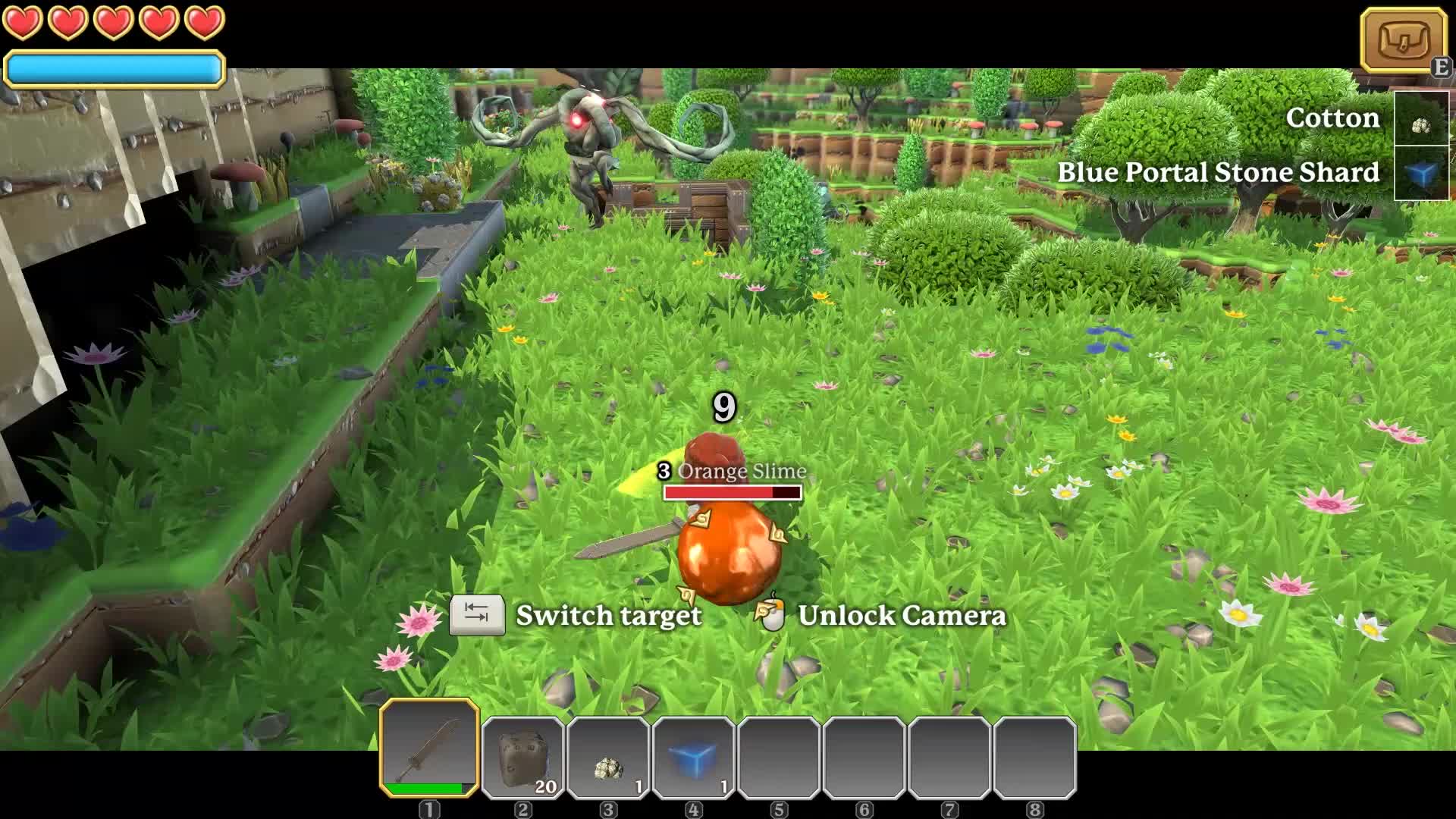Select the Blue Portal Stone Shard in slot 4
The height and width of the screenshot is (819, 1456).
tap(692, 755)
